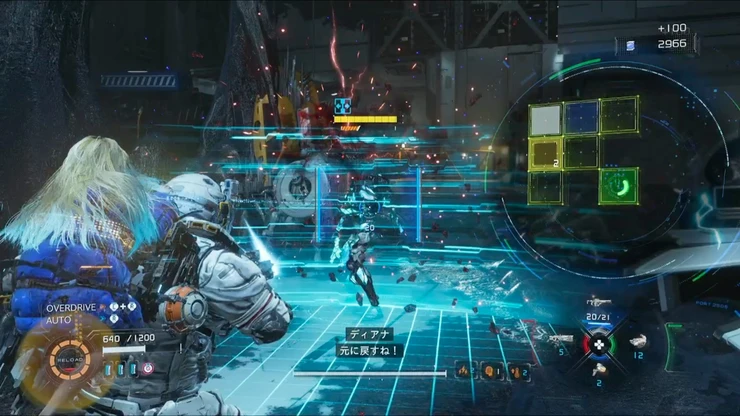Select the bottom weapon wheel item showing 2

600,369
